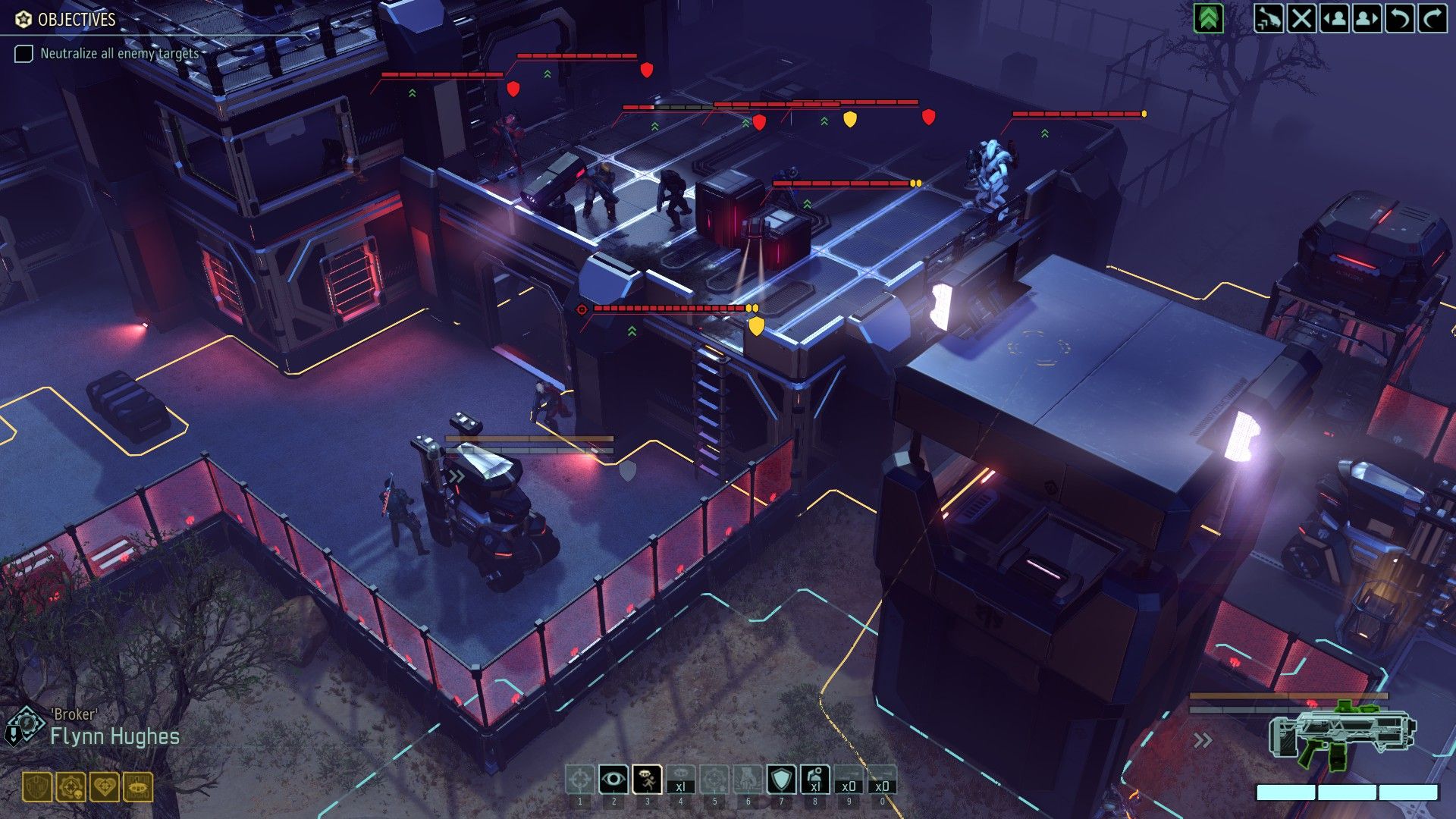The image size is (1456, 819).
Task: Select the ability in slot 8
Action: point(814,780)
